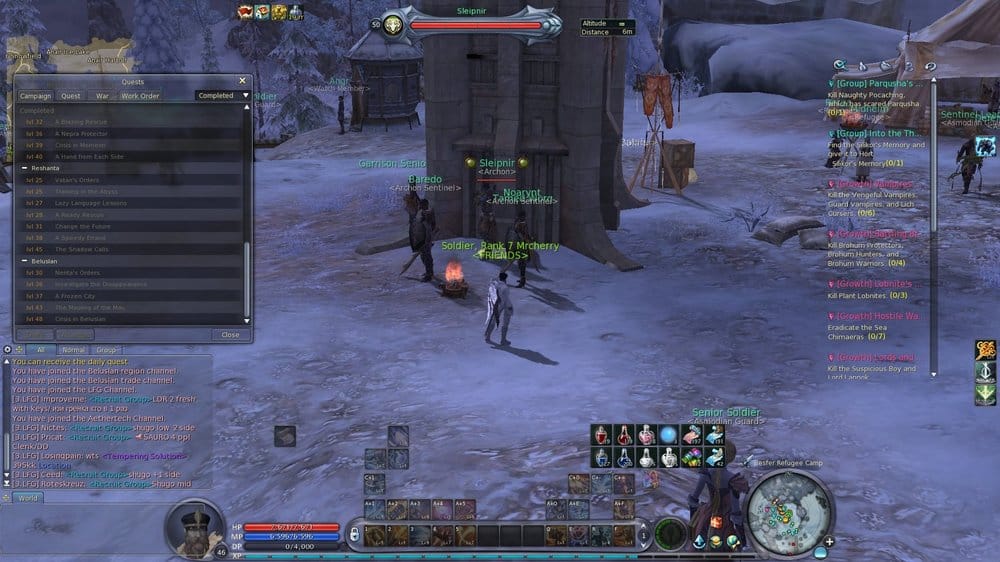Zoom in the minimap with the plus button
Image resolution: width=1000 pixels, height=562 pixels.
[829, 542]
